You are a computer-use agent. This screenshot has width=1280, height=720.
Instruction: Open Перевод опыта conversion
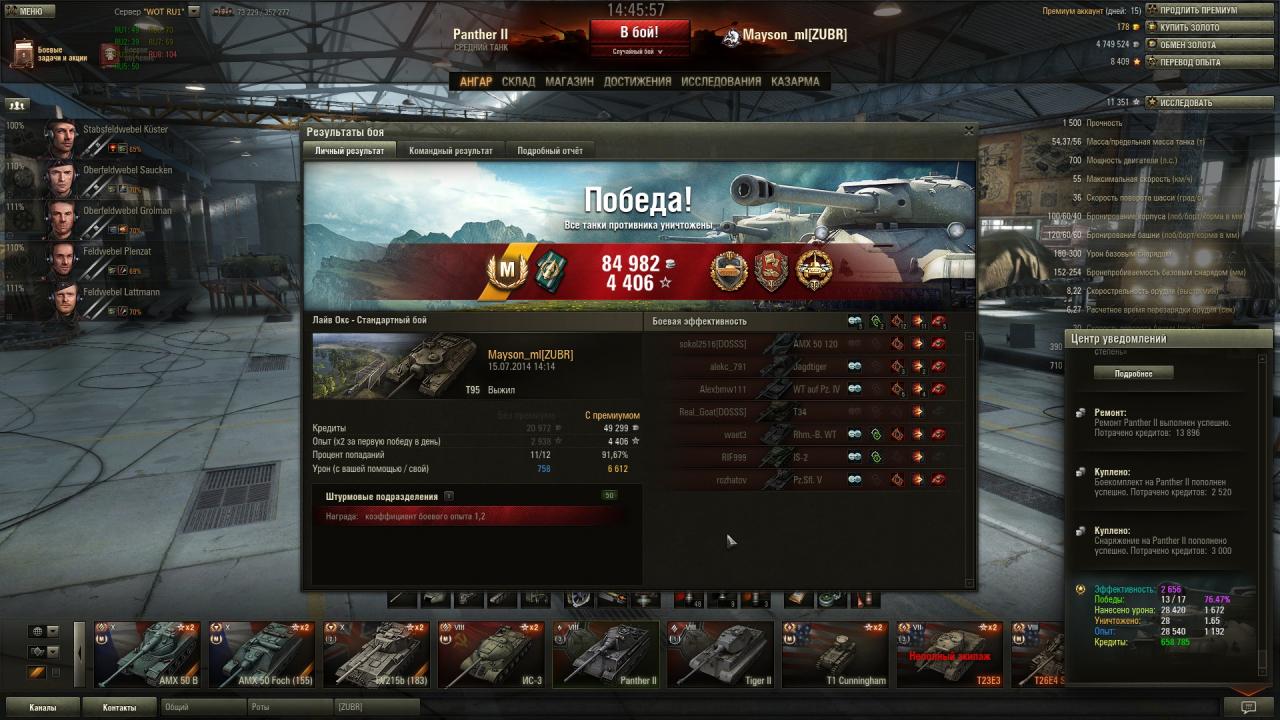tap(1189, 61)
